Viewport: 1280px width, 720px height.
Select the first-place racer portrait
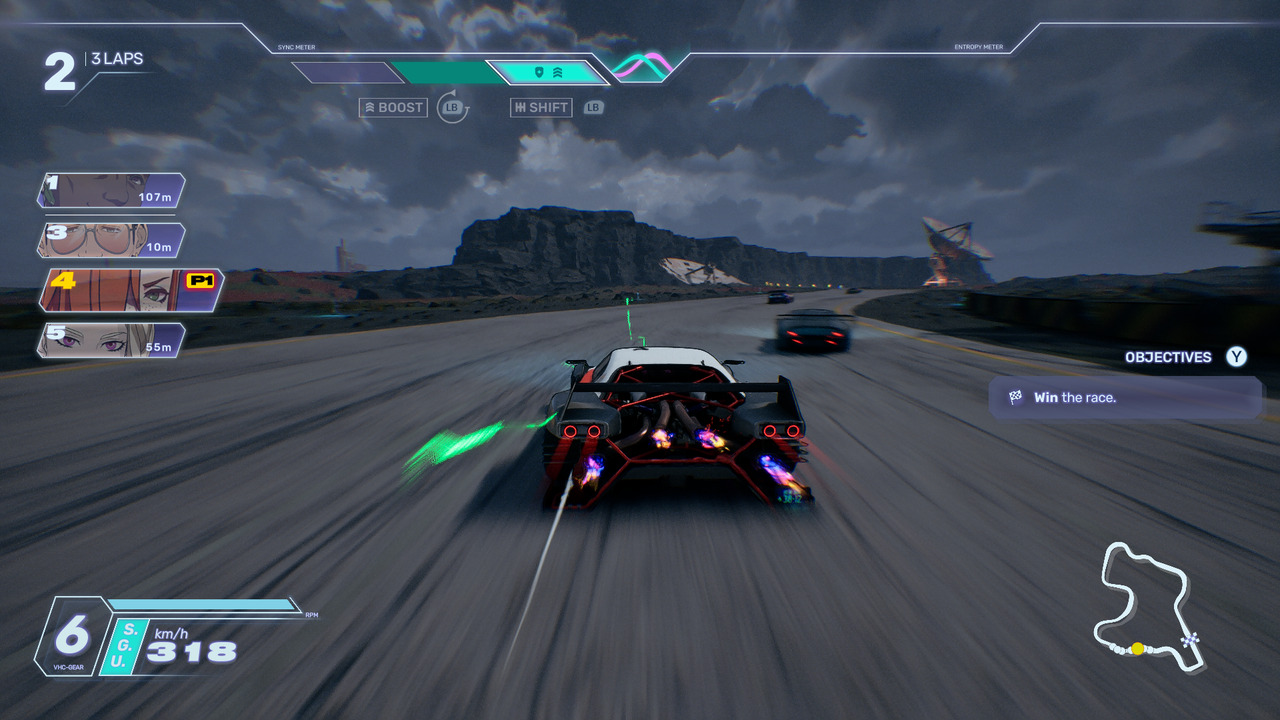(x=110, y=190)
